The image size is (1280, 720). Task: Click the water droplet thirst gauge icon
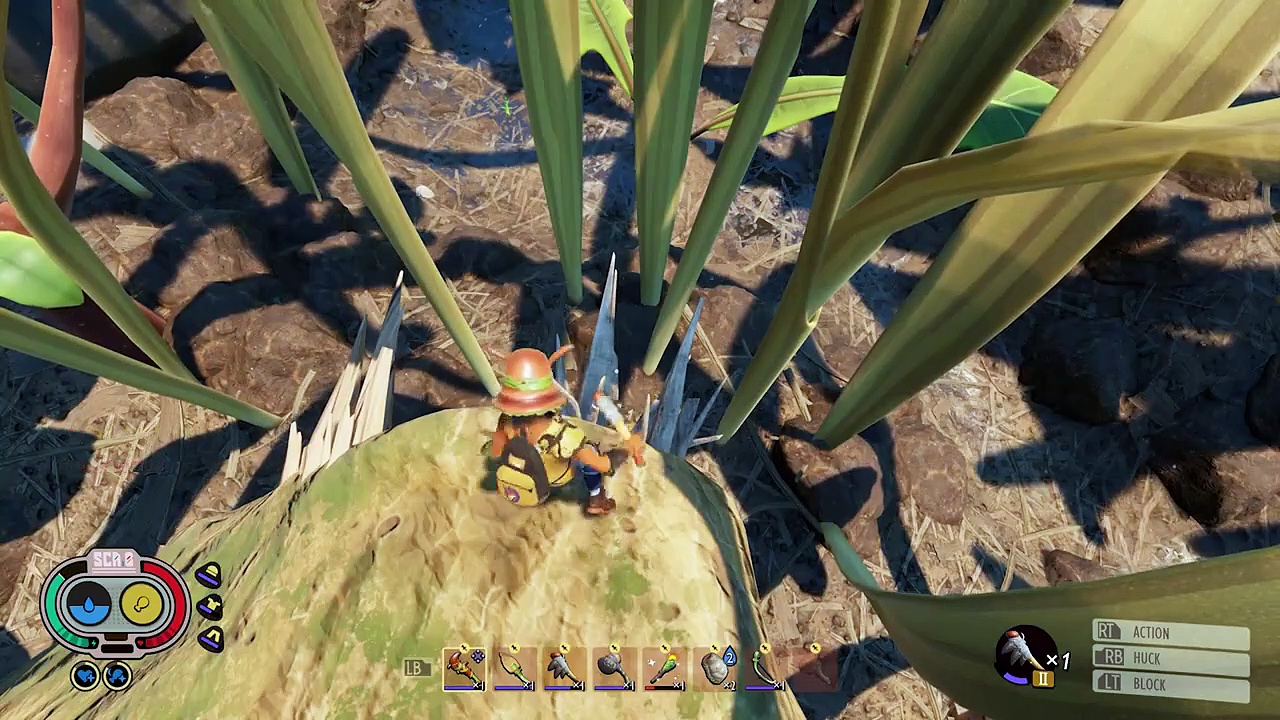pyautogui.click(x=89, y=604)
